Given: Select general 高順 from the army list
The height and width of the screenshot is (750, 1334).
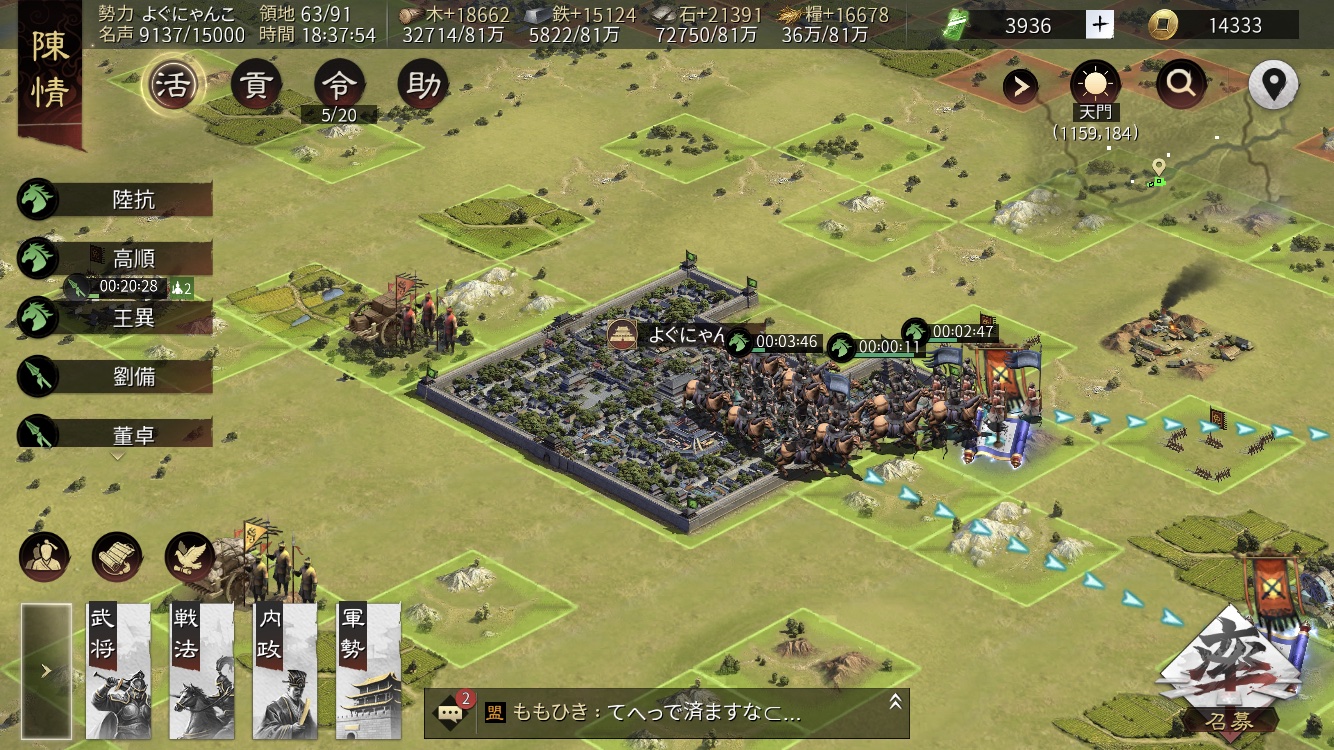Looking at the screenshot, I should pyautogui.click(x=134, y=259).
